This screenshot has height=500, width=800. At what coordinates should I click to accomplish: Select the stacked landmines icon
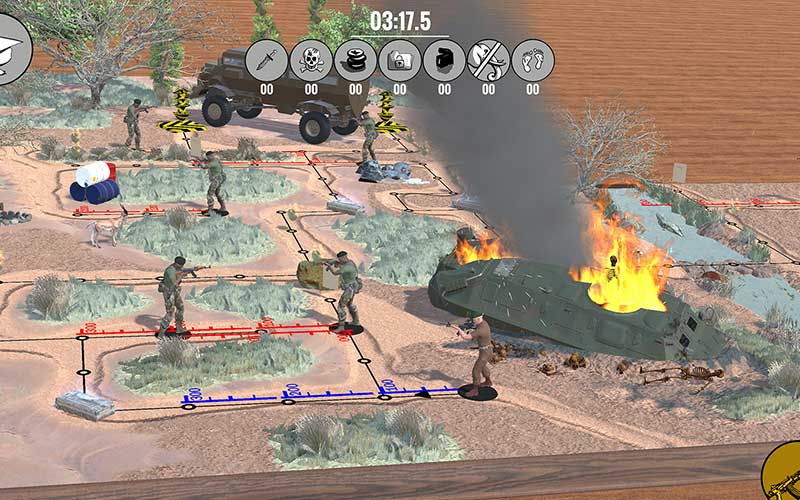[355, 60]
